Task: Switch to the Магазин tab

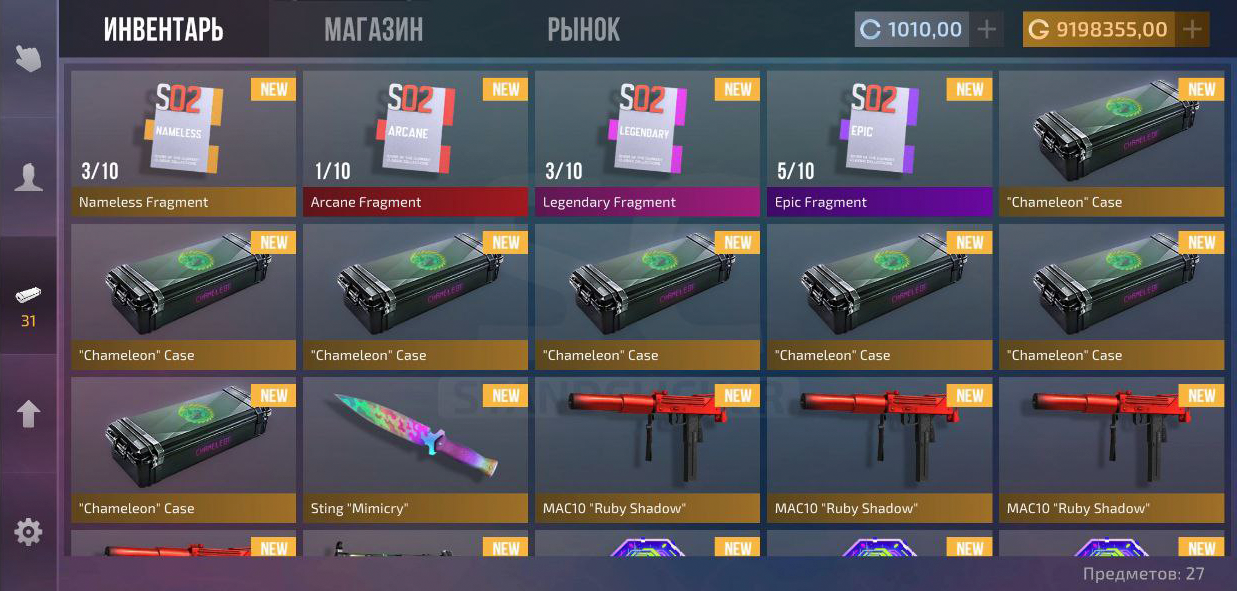Action: 373,30
